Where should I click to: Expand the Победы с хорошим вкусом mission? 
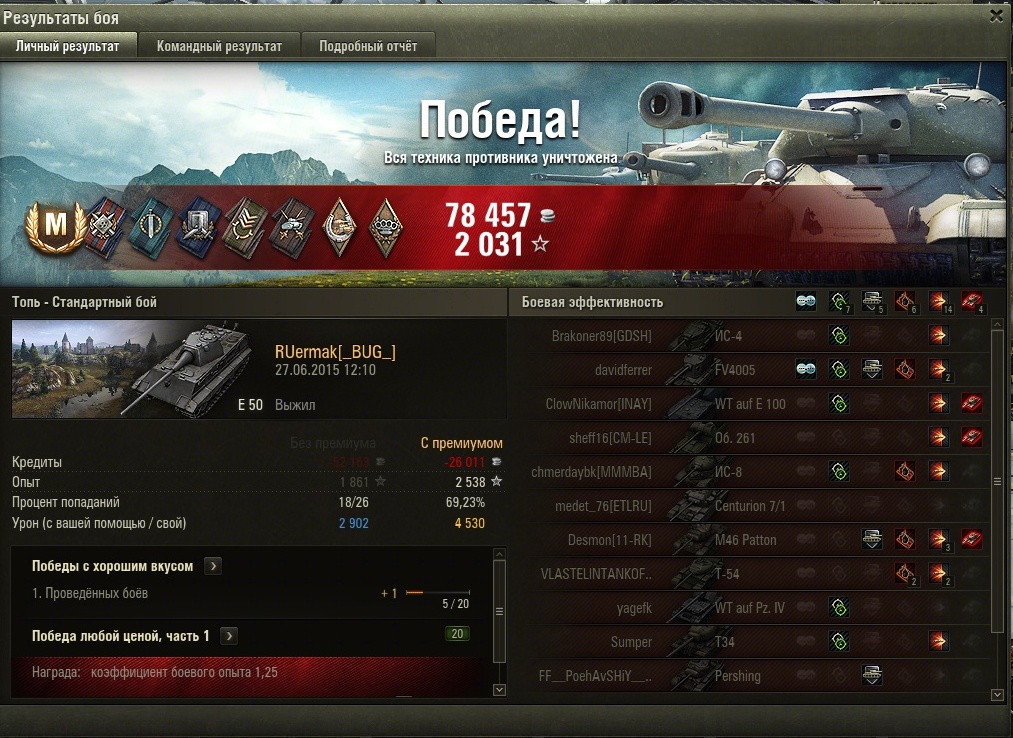(212, 566)
